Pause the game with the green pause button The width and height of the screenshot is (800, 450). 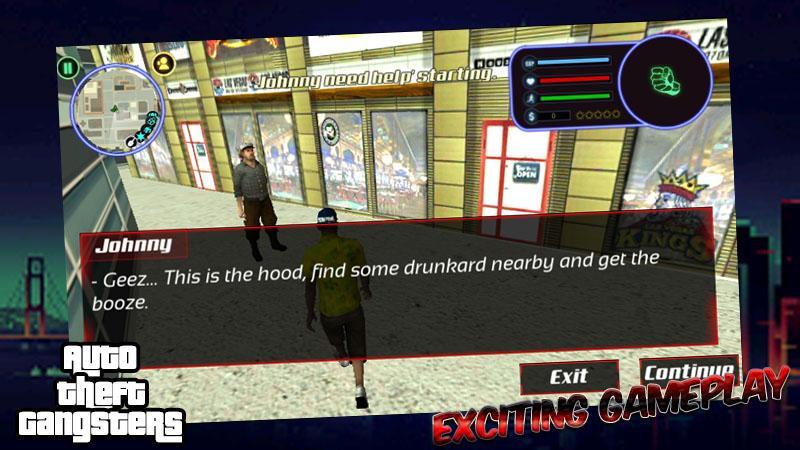coord(67,68)
